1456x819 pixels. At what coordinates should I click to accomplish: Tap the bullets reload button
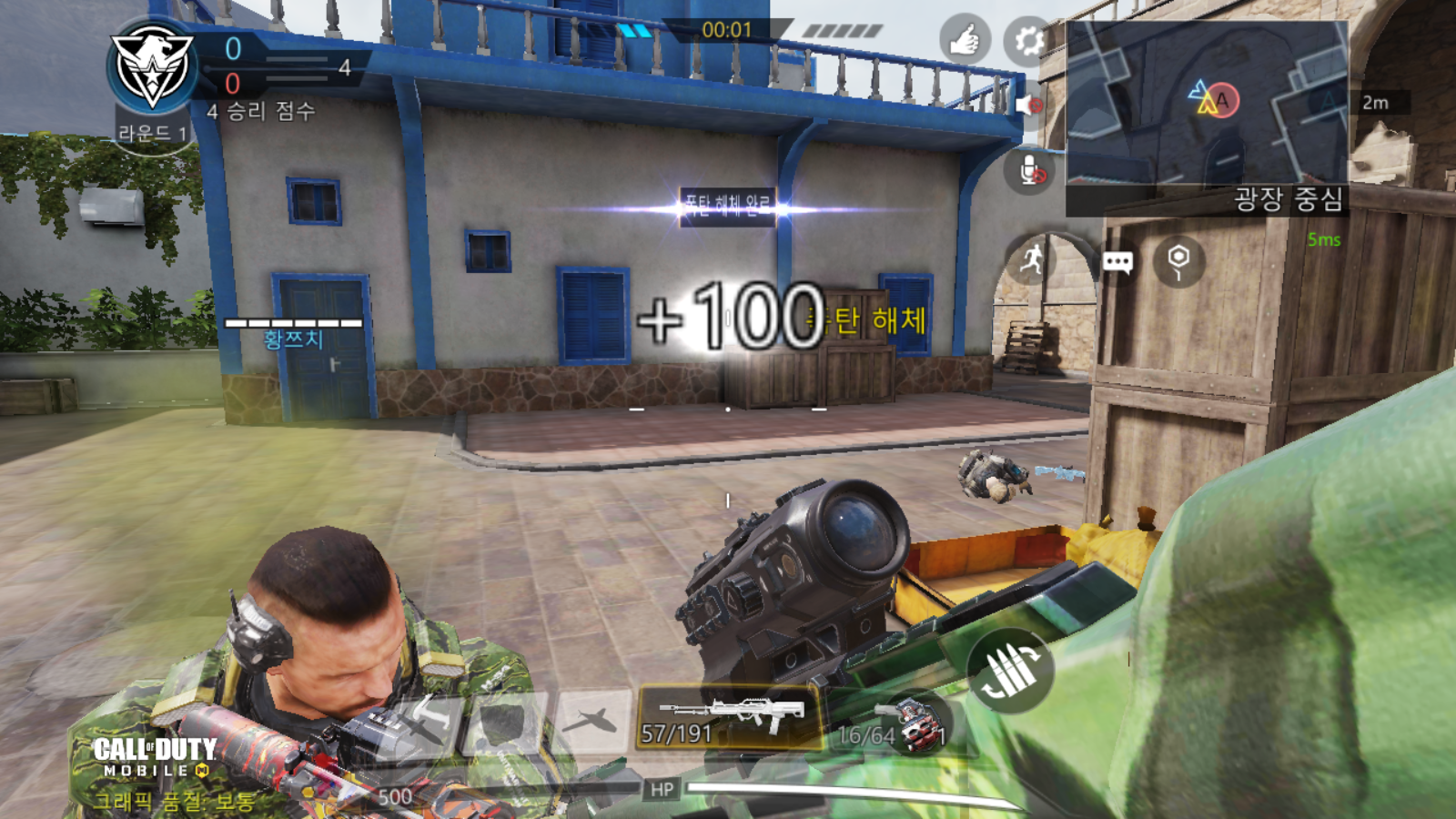point(1012,672)
